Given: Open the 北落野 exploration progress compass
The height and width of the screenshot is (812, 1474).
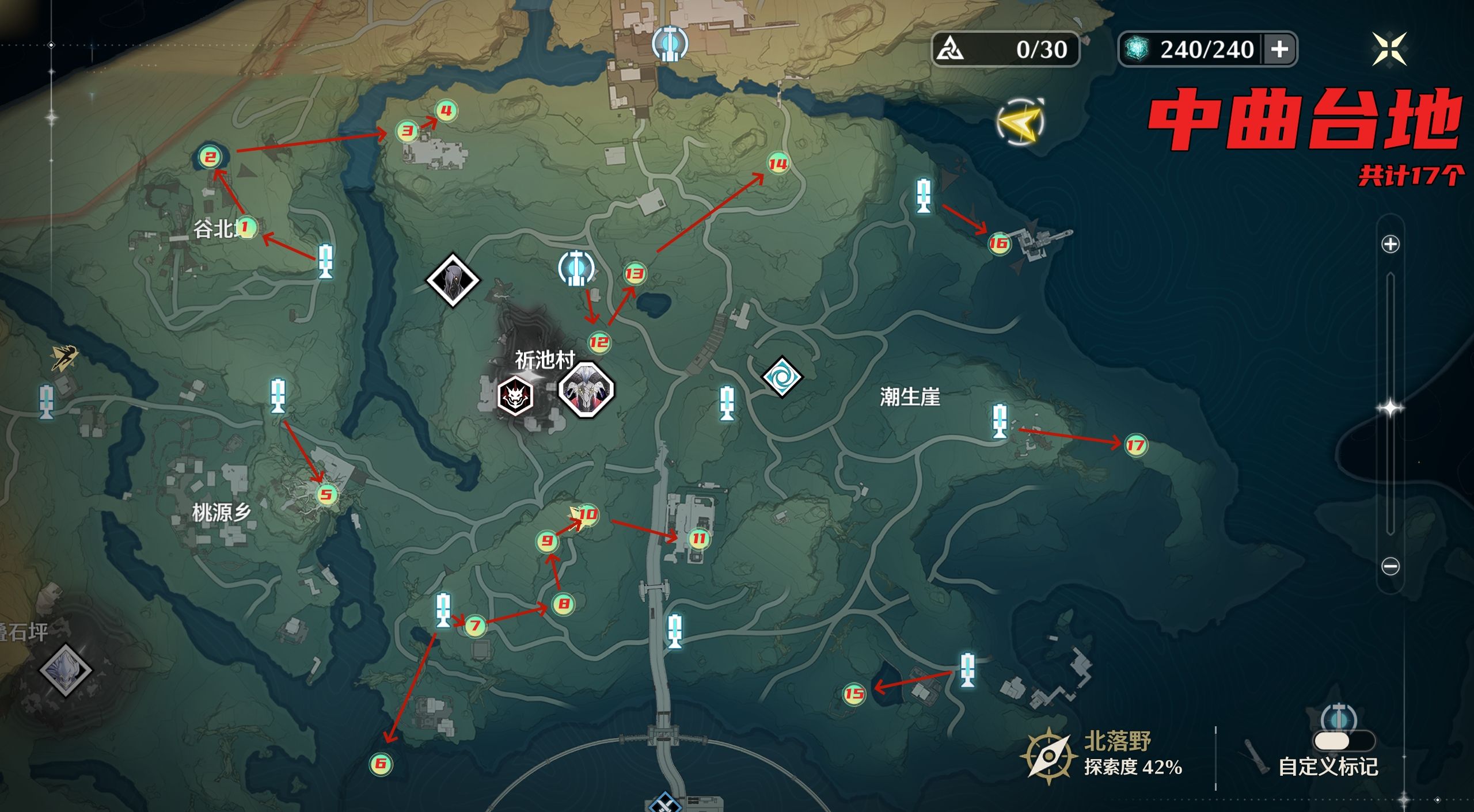Looking at the screenshot, I should point(1048,755).
